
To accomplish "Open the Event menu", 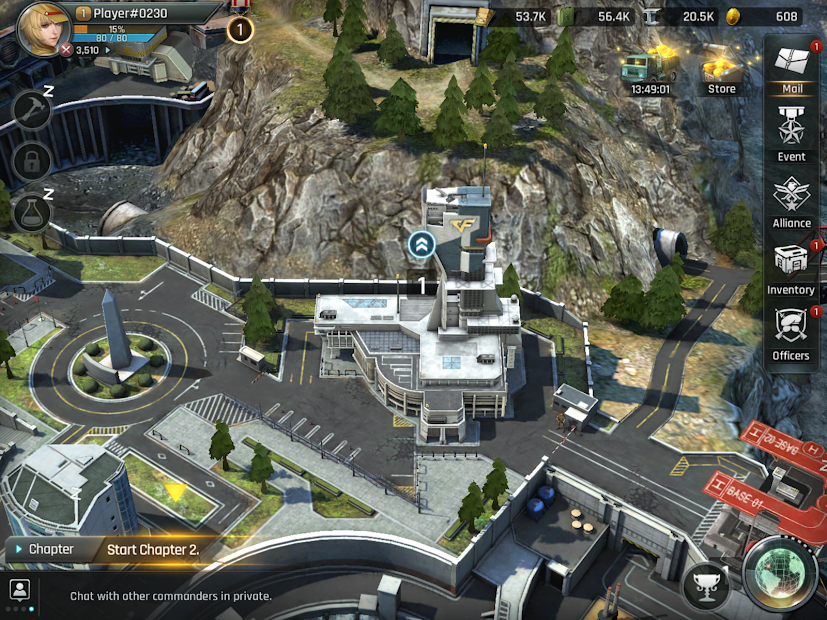I will tap(791, 134).
